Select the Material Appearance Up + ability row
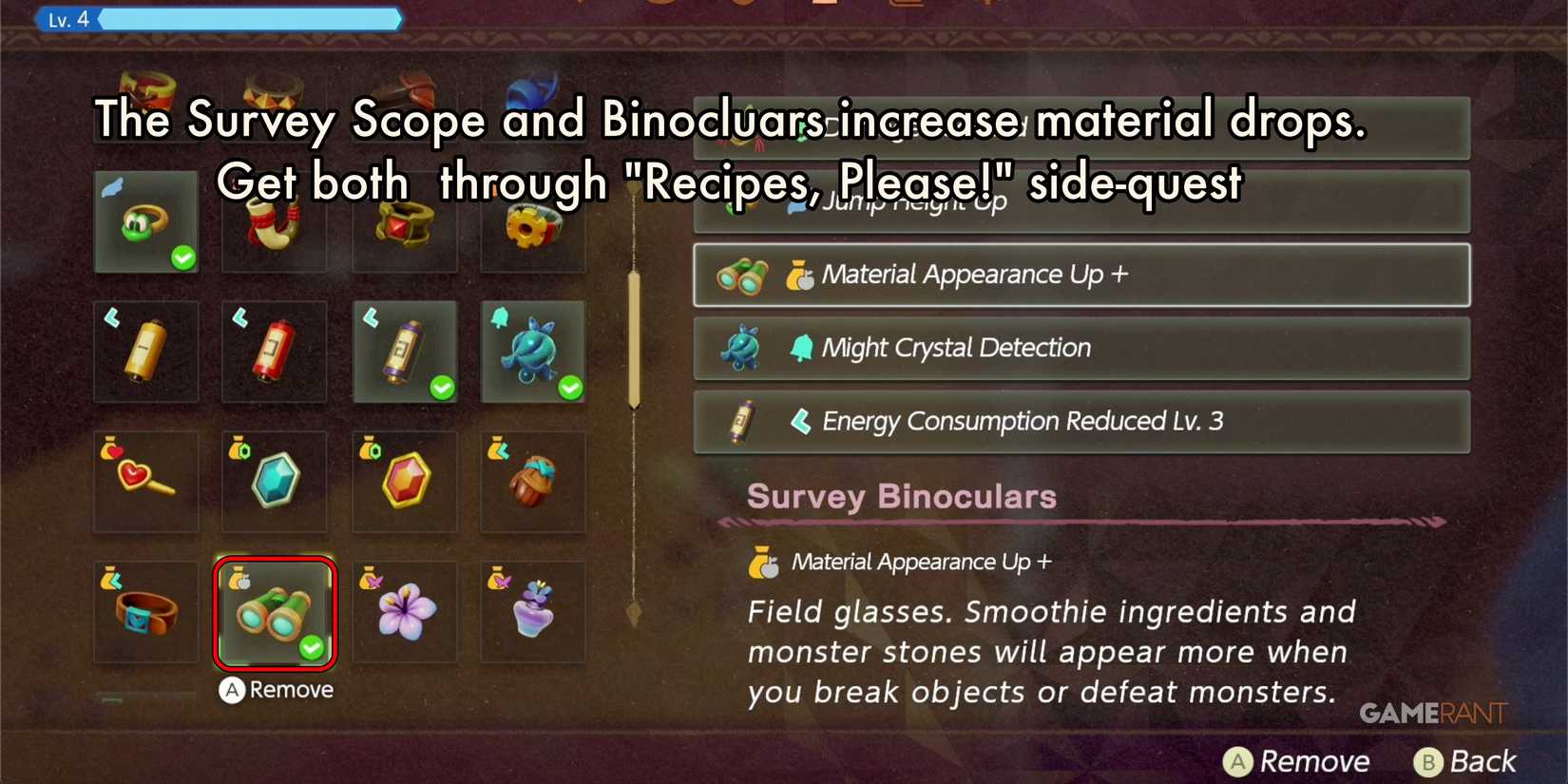1568x784 pixels. coord(1081,275)
